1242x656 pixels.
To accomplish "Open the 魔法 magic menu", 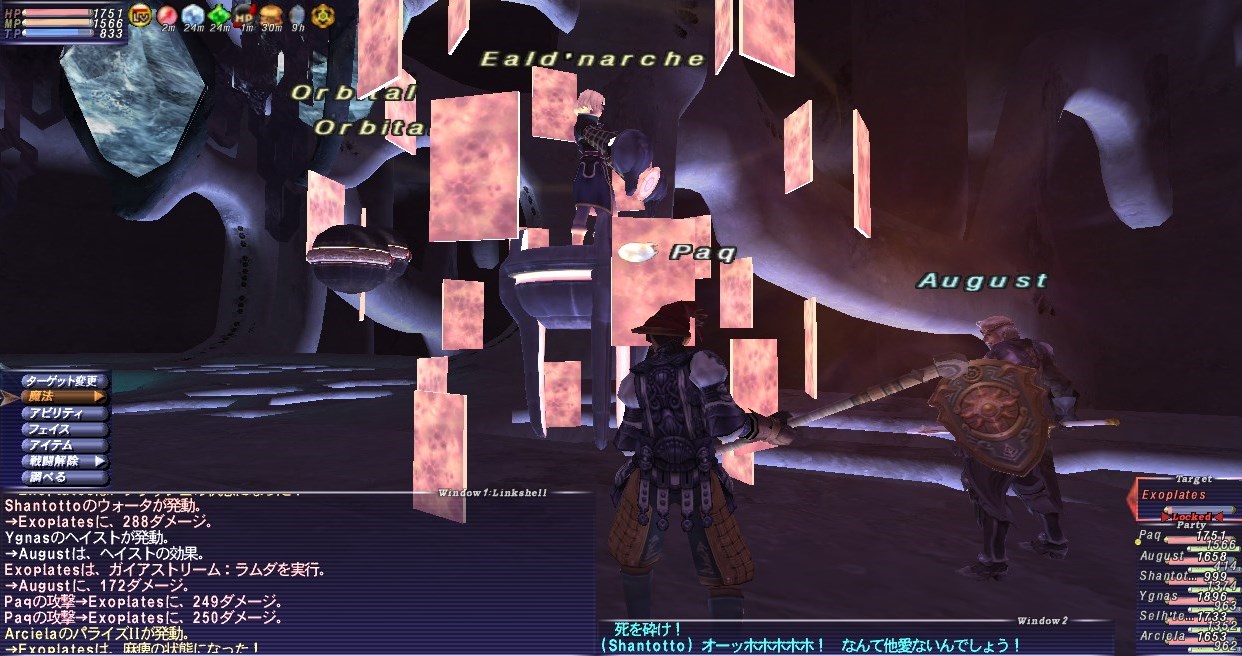I will point(62,397).
